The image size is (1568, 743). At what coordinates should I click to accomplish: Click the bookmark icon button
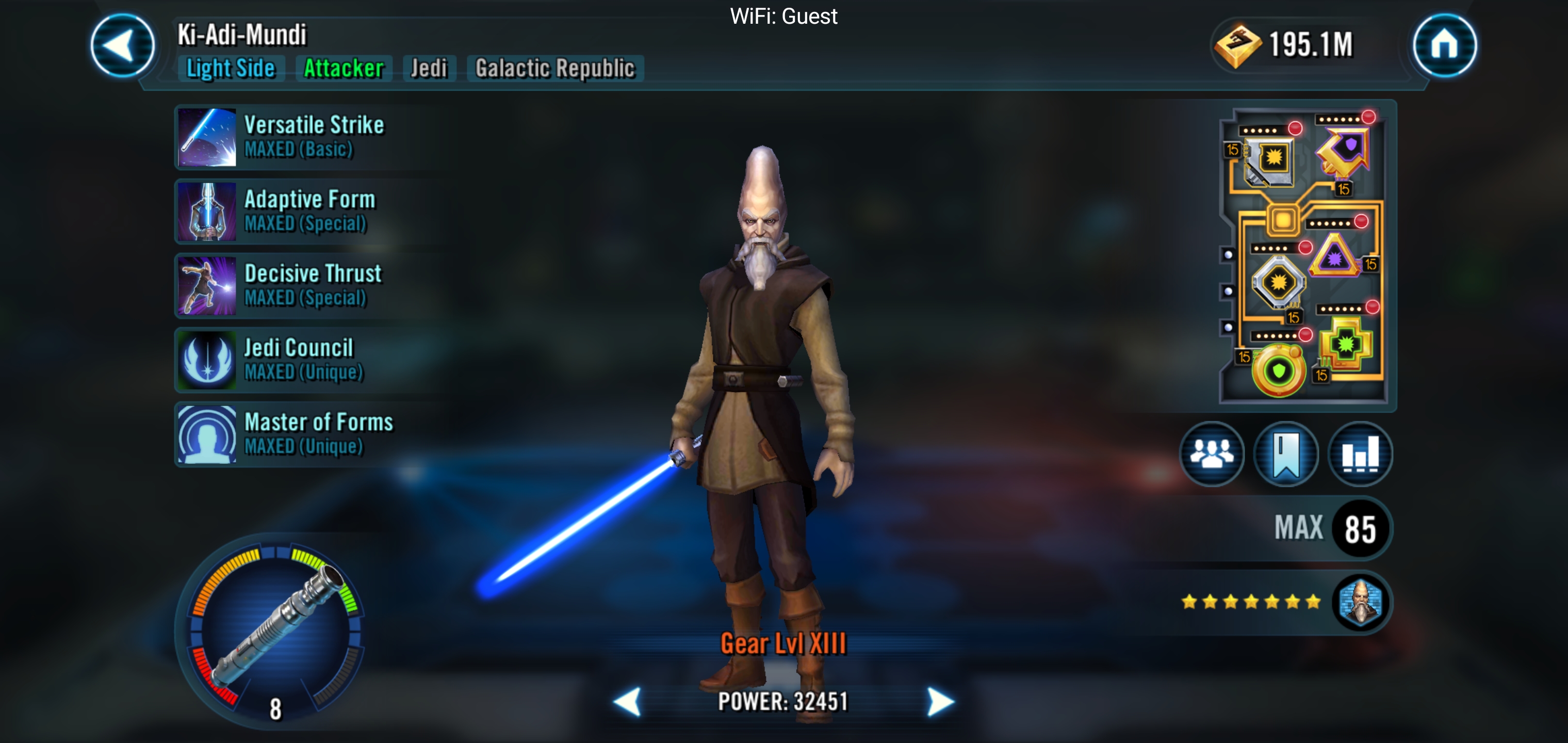[x=1285, y=454]
